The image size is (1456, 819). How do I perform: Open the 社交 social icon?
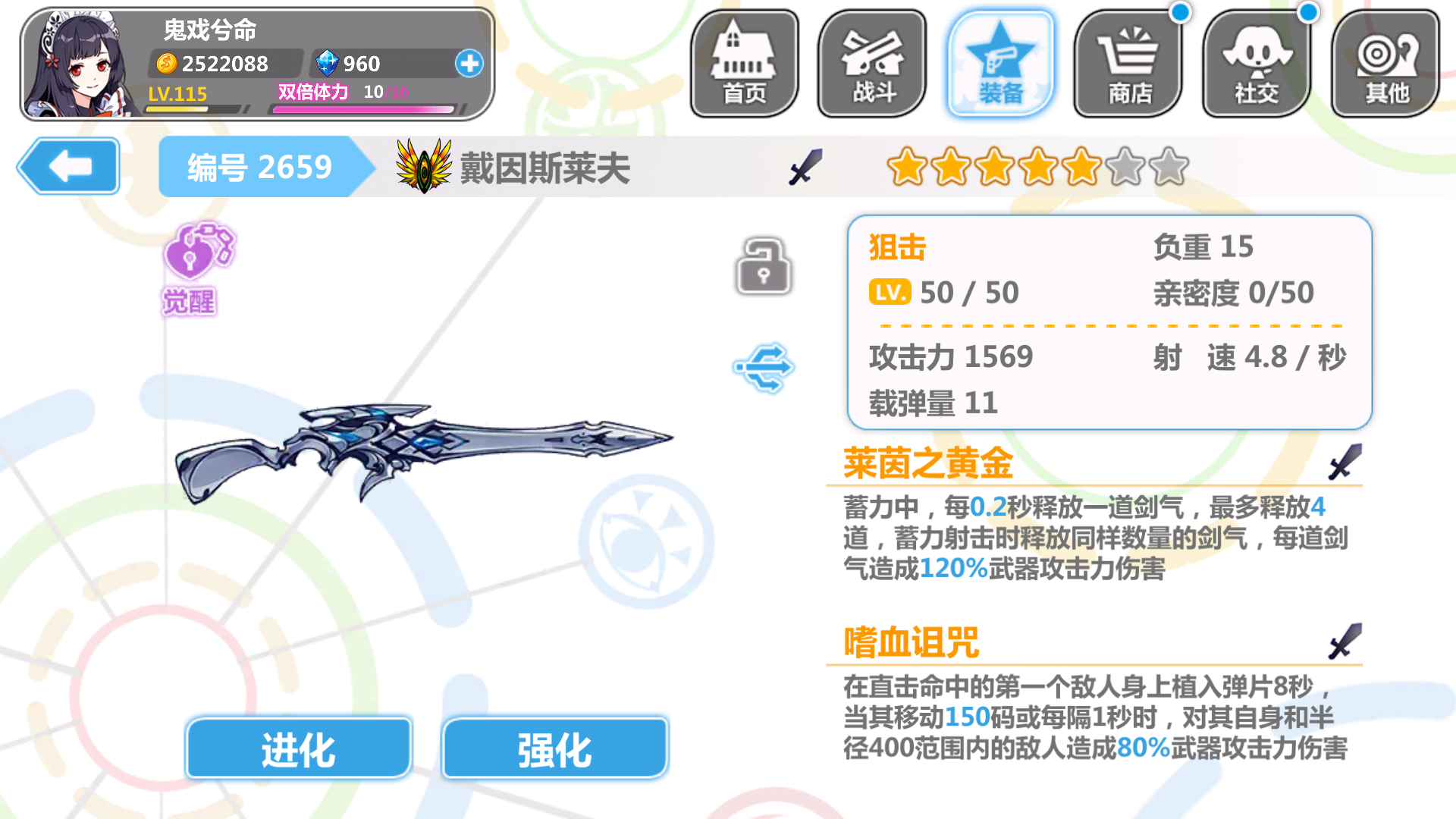[1256, 61]
